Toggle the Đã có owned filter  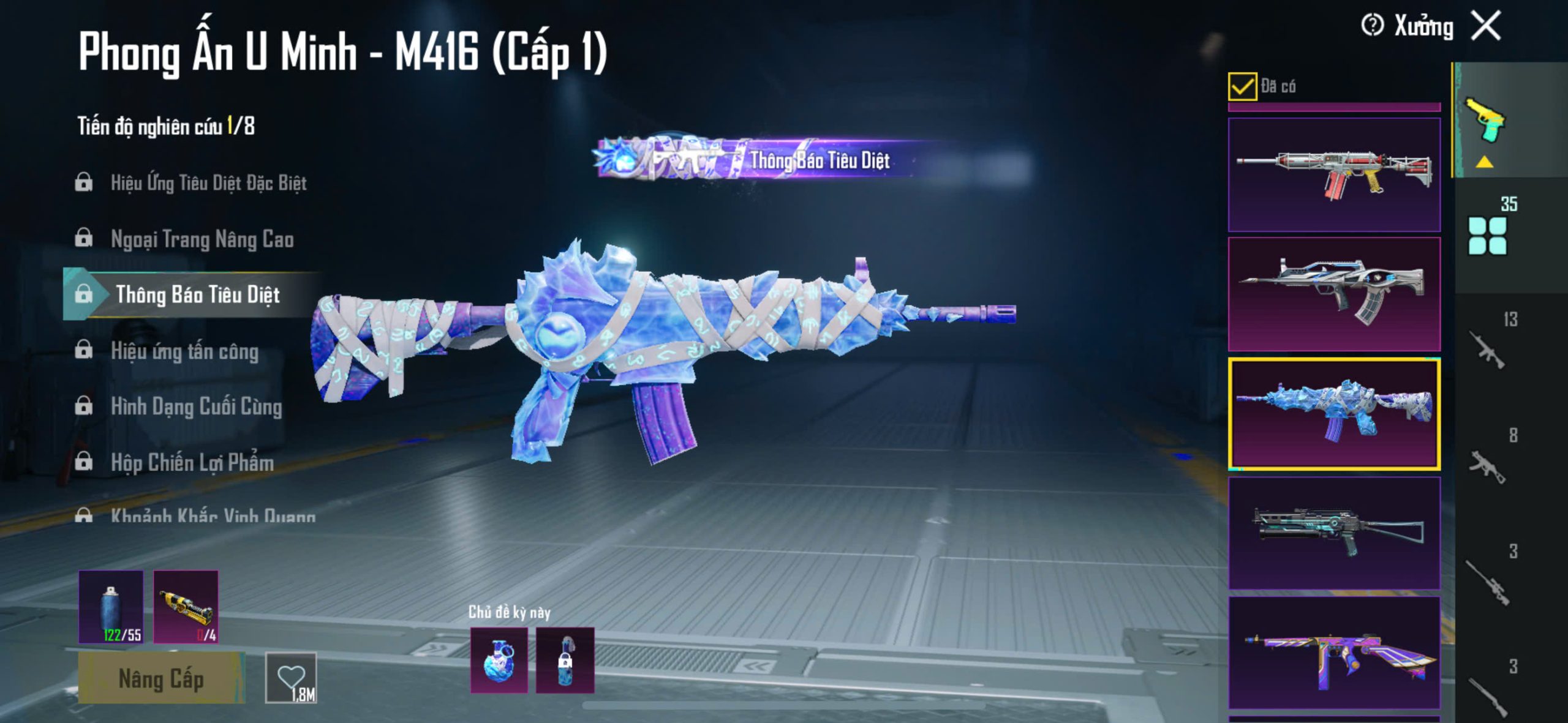pos(1242,86)
